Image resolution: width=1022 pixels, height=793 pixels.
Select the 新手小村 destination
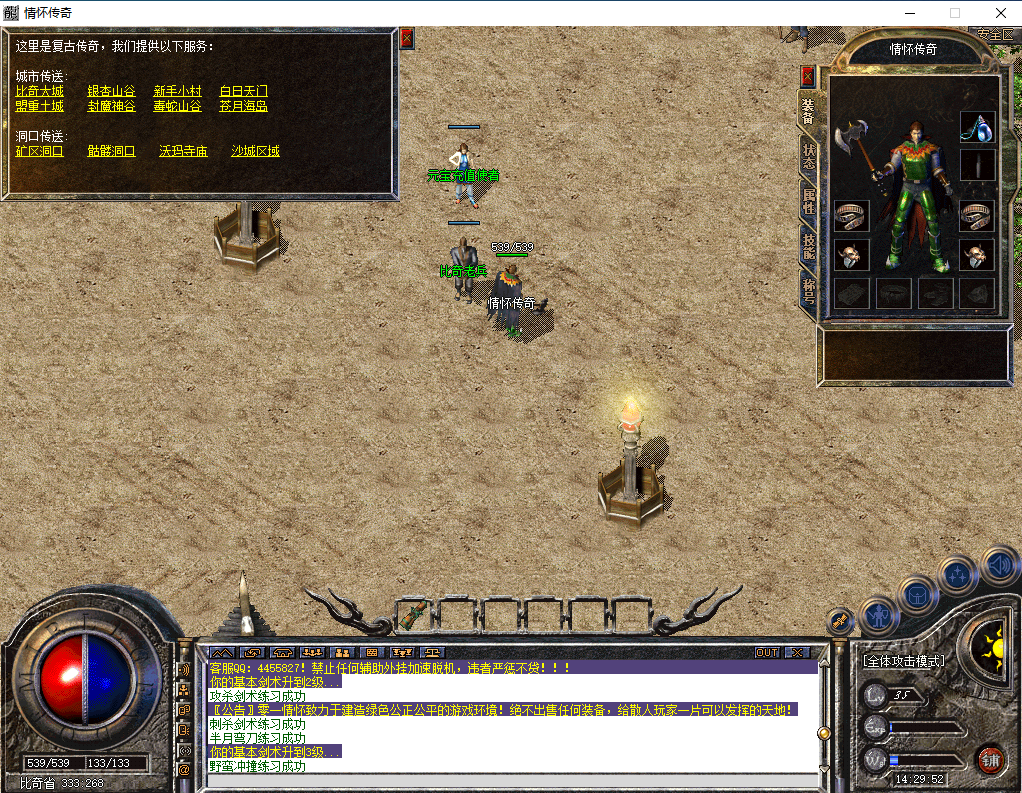pyautogui.click(x=177, y=91)
